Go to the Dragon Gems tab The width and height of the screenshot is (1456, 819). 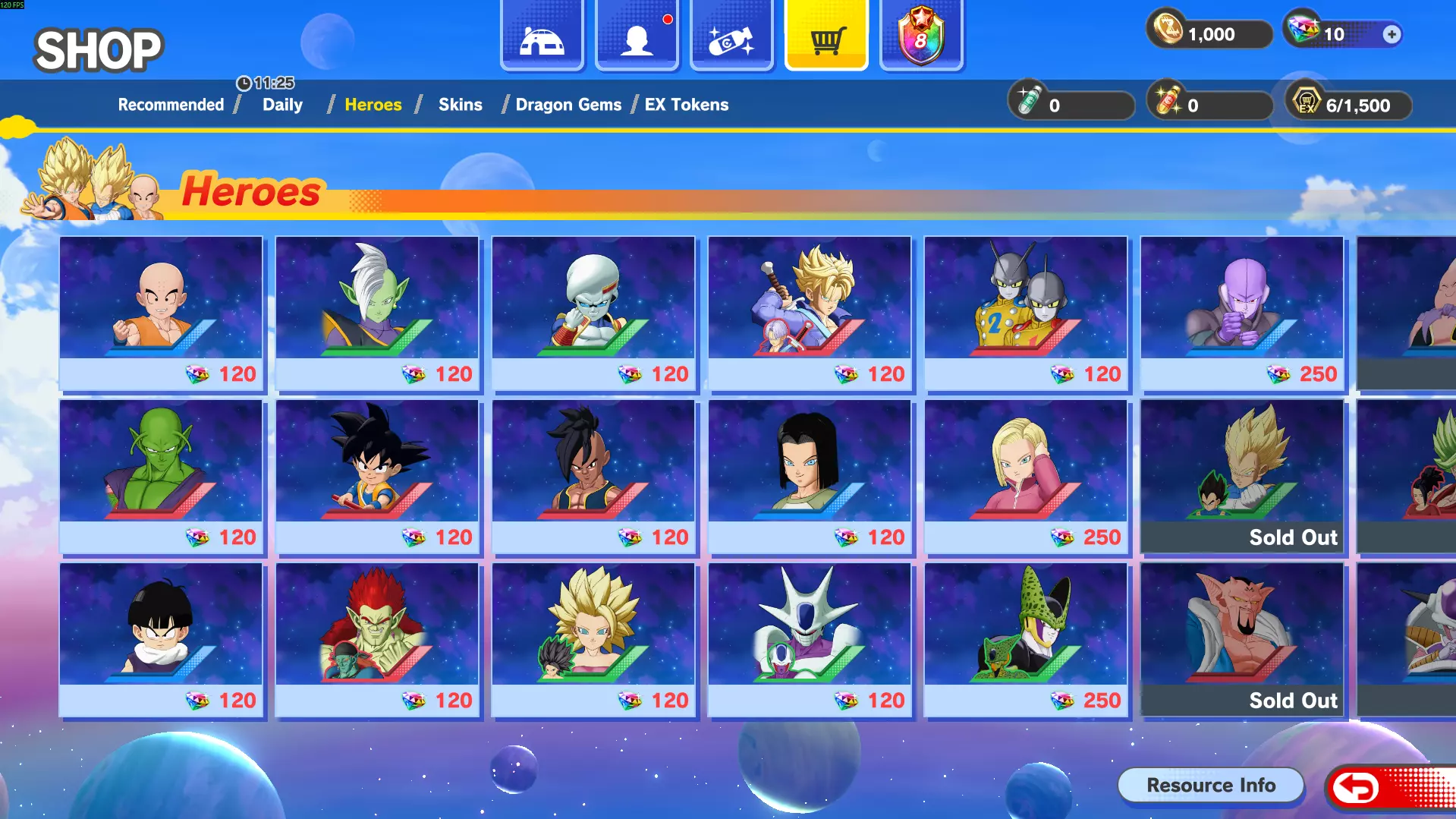pos(568,105)
